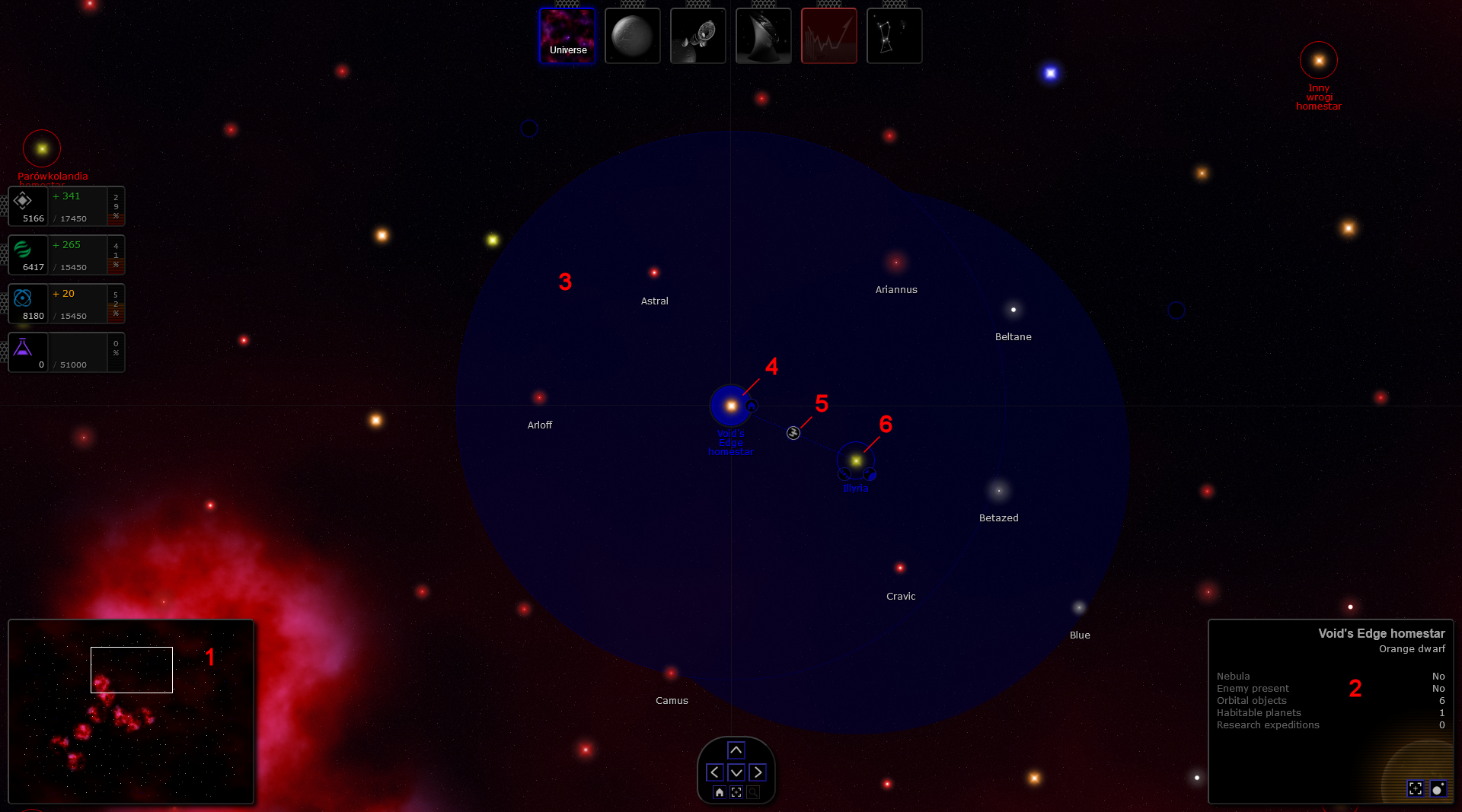The width and height of the screenshot is (1462, 812).
Task: Open the planet view from the star info panel
Action: pyautogui.click(x=1438, y=788)
